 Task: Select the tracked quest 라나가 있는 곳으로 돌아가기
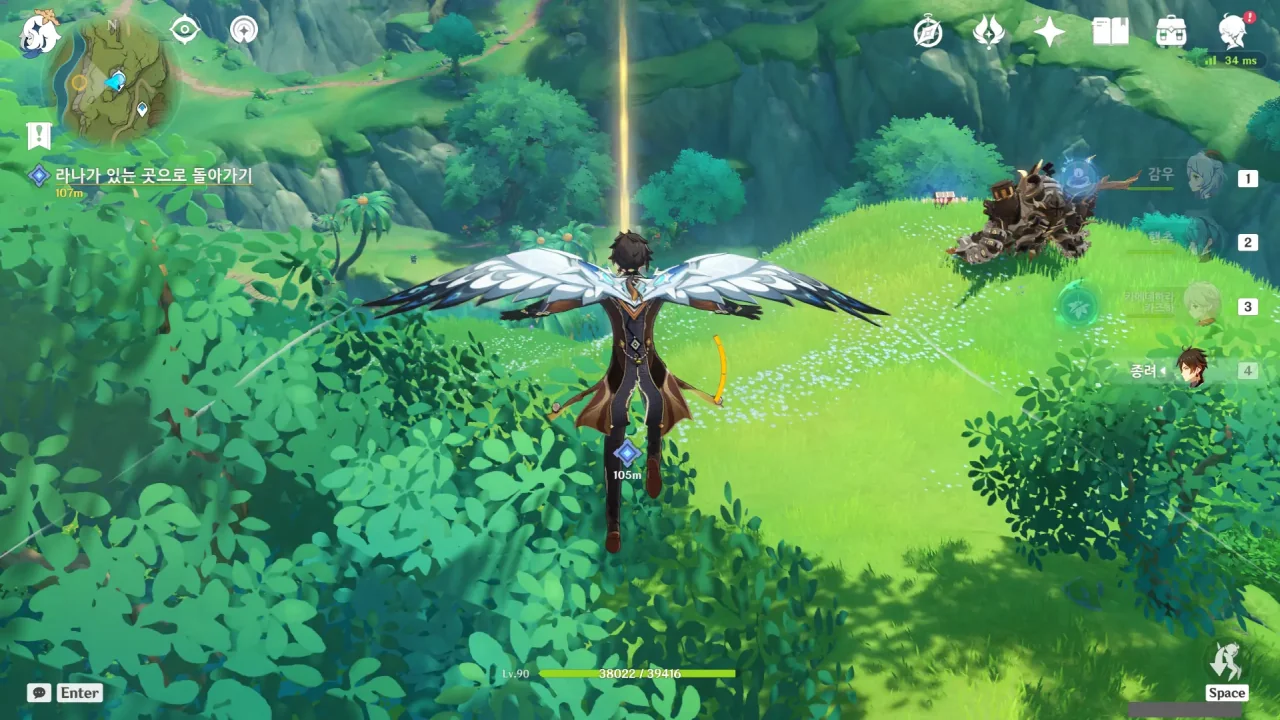click(x=152, y=176)
